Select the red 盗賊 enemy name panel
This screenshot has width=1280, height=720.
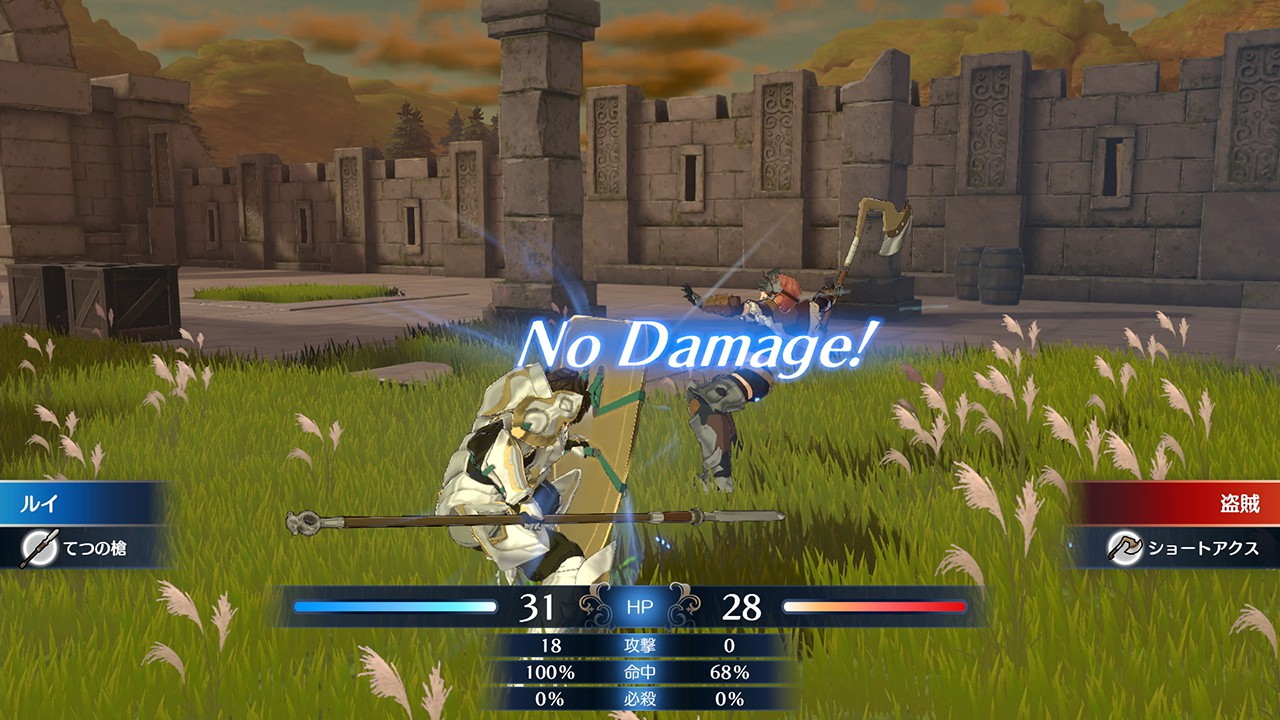1180,503
